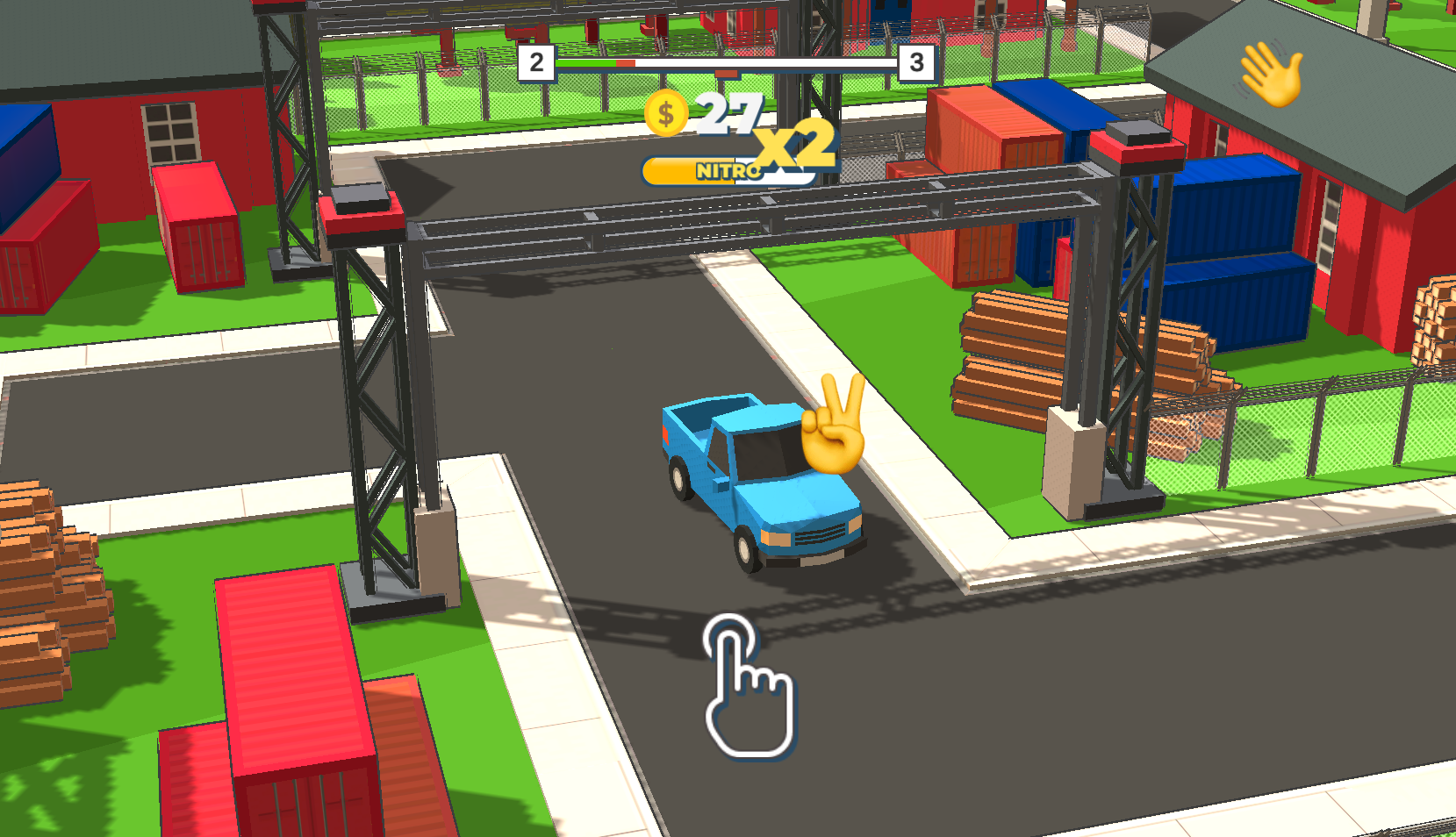Tap the level 3 square badge
The width and height of the screenshot is (1456, 837).
tap(916, 62)
